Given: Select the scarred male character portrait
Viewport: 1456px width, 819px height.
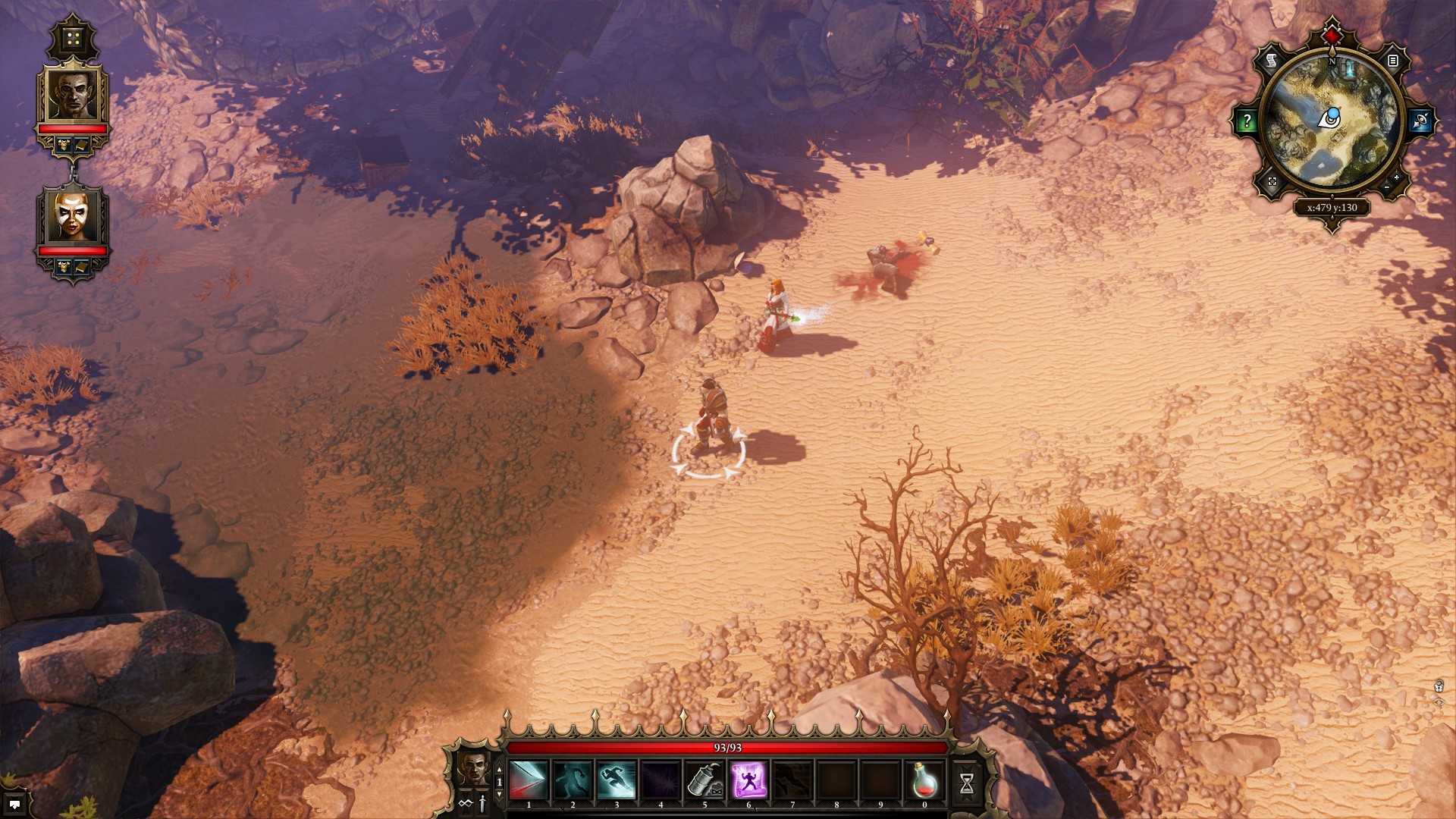Looking at the screenshot, I should coord(74,95).
